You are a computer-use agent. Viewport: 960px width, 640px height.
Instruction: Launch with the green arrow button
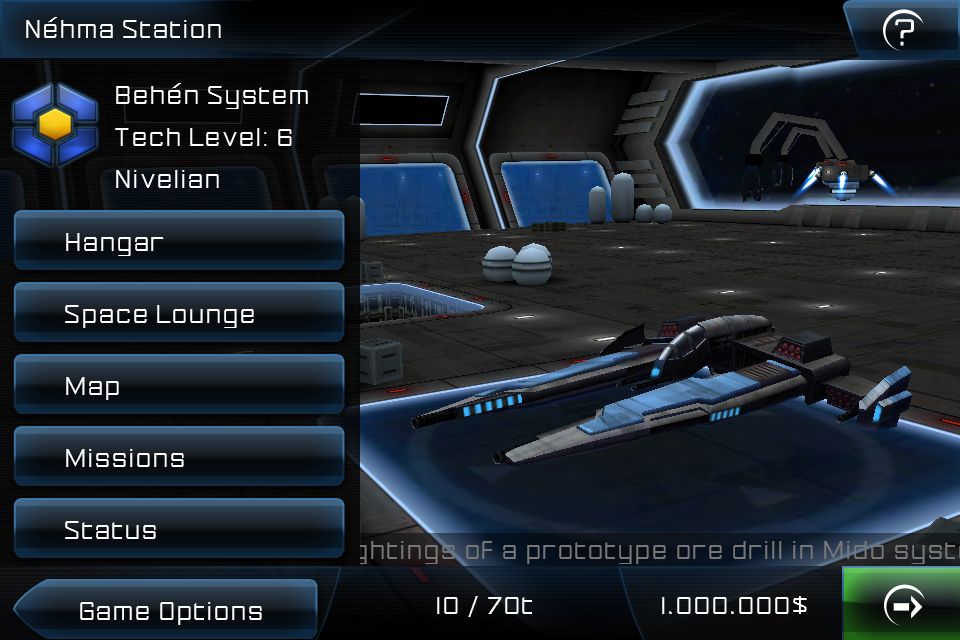tap(903, 605)
